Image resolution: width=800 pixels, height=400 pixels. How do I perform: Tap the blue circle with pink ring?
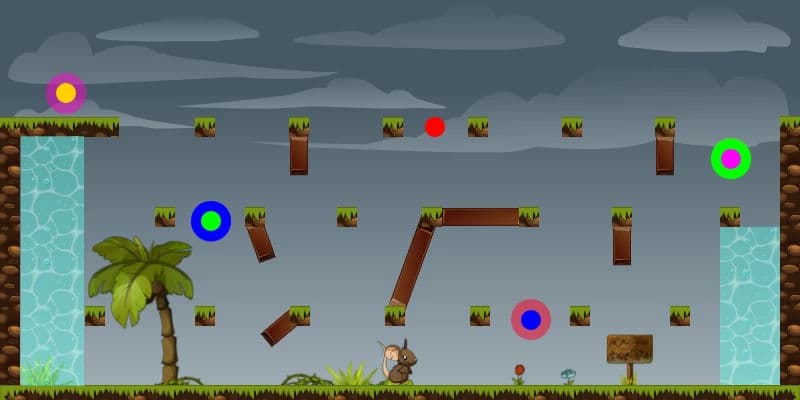(x=531, y=319)
